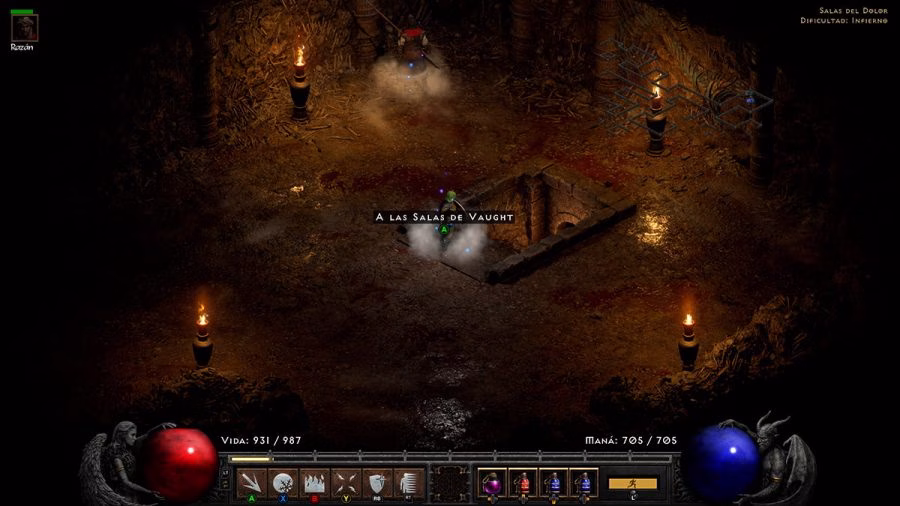Cast the frozen snowflake orb skill
This screenshot has height=506, width=900.
(283, 483)
